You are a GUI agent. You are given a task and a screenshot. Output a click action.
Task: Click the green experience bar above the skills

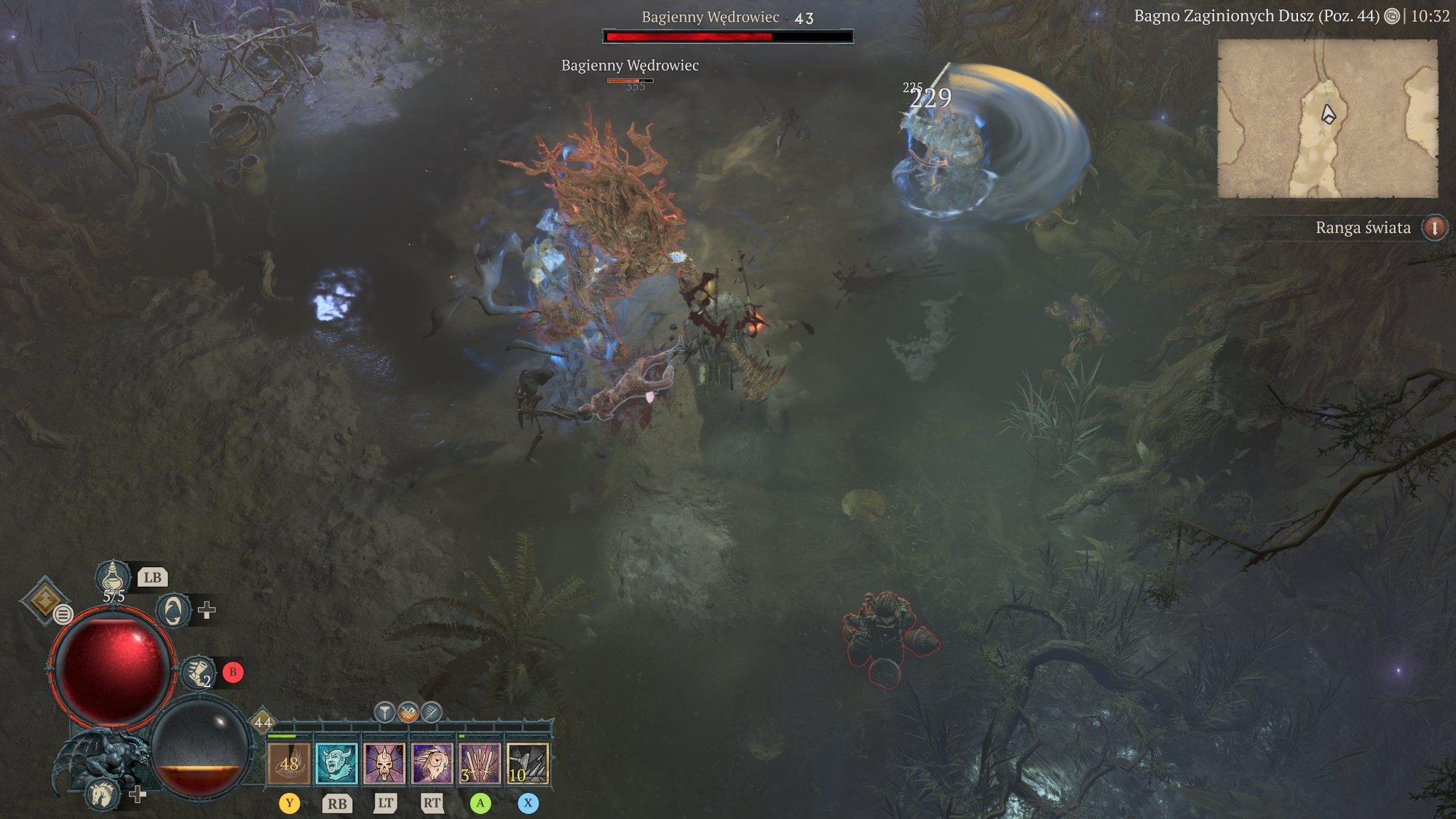[284, 735]
